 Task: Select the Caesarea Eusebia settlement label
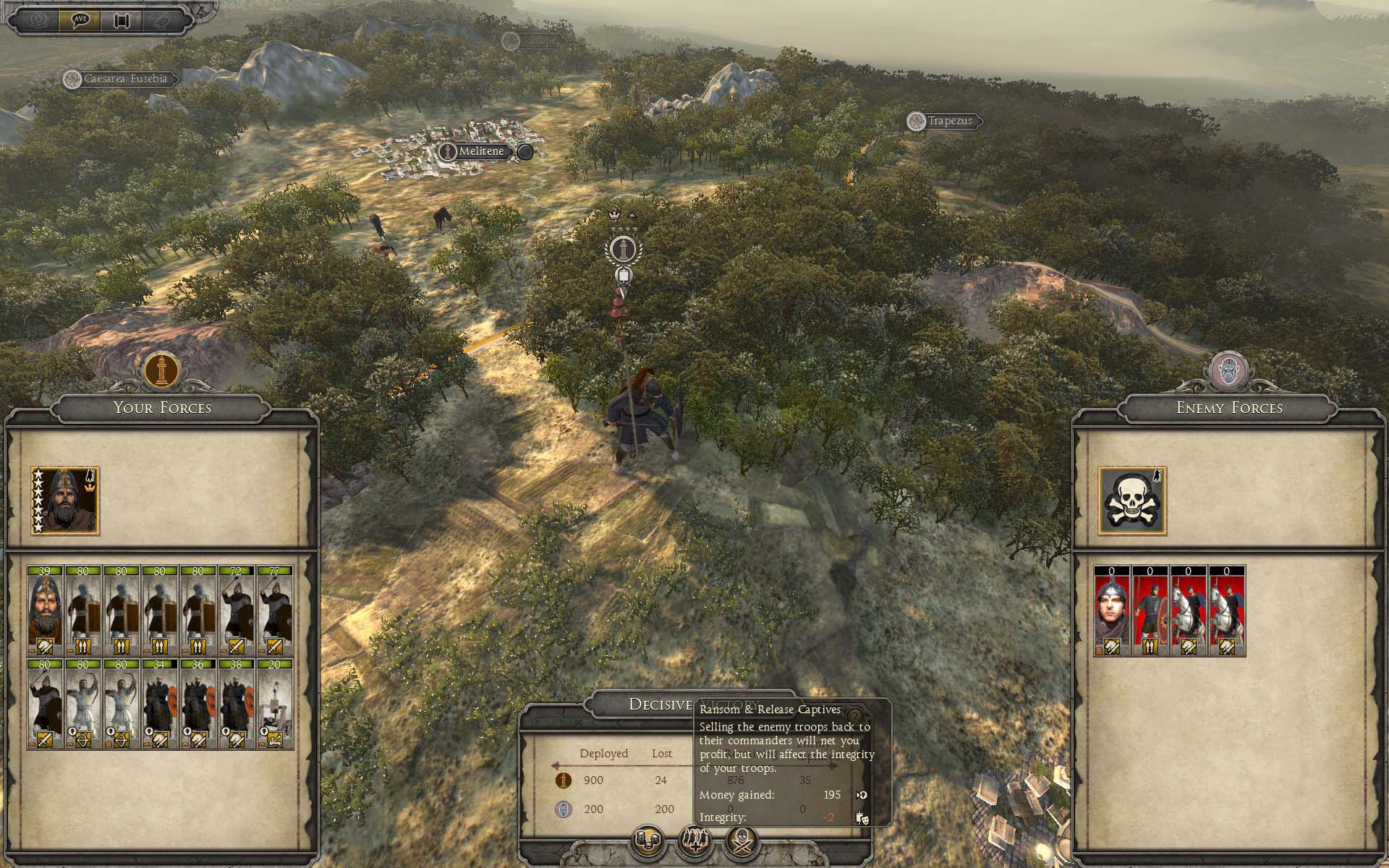point(124,79)
